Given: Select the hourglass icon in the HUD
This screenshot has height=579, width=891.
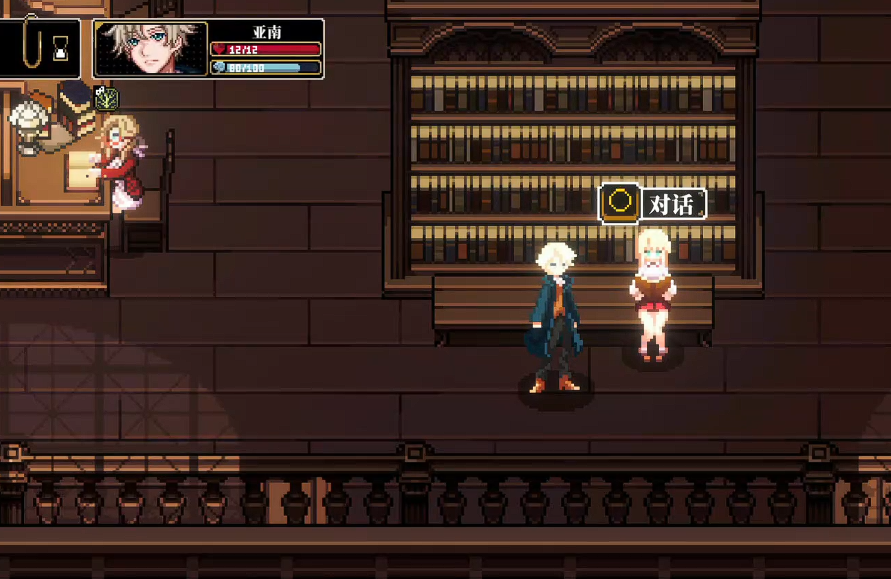Looking at the screenshot, I should 63,45.
